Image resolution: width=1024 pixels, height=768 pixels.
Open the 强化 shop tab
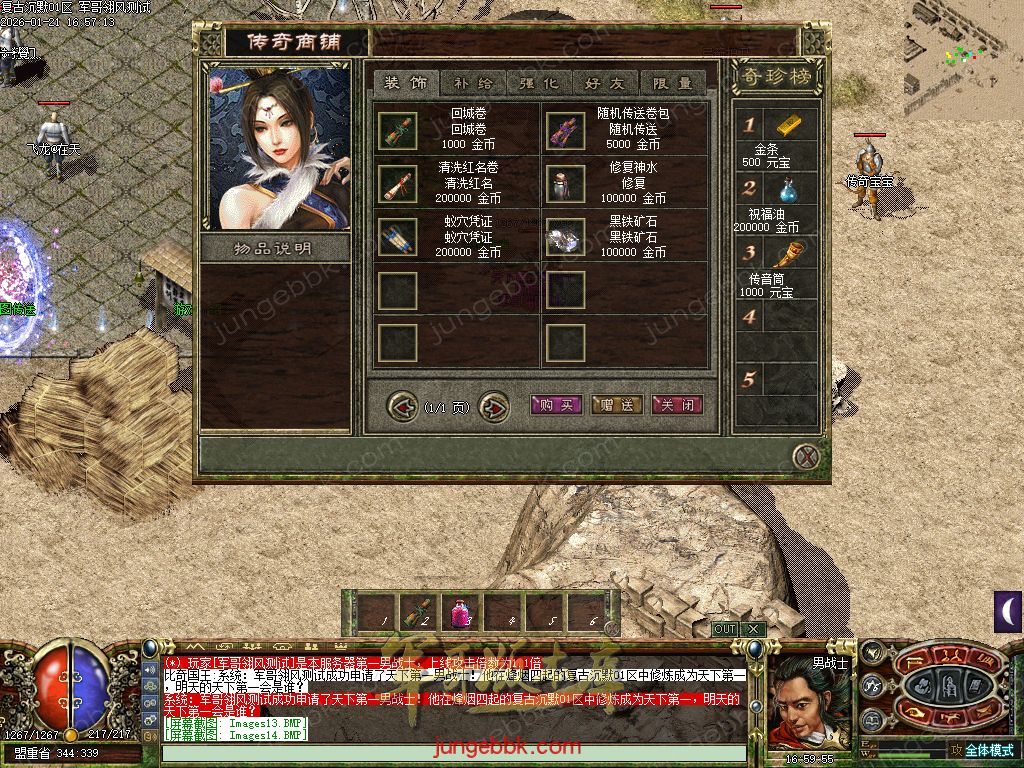point(539,83)
